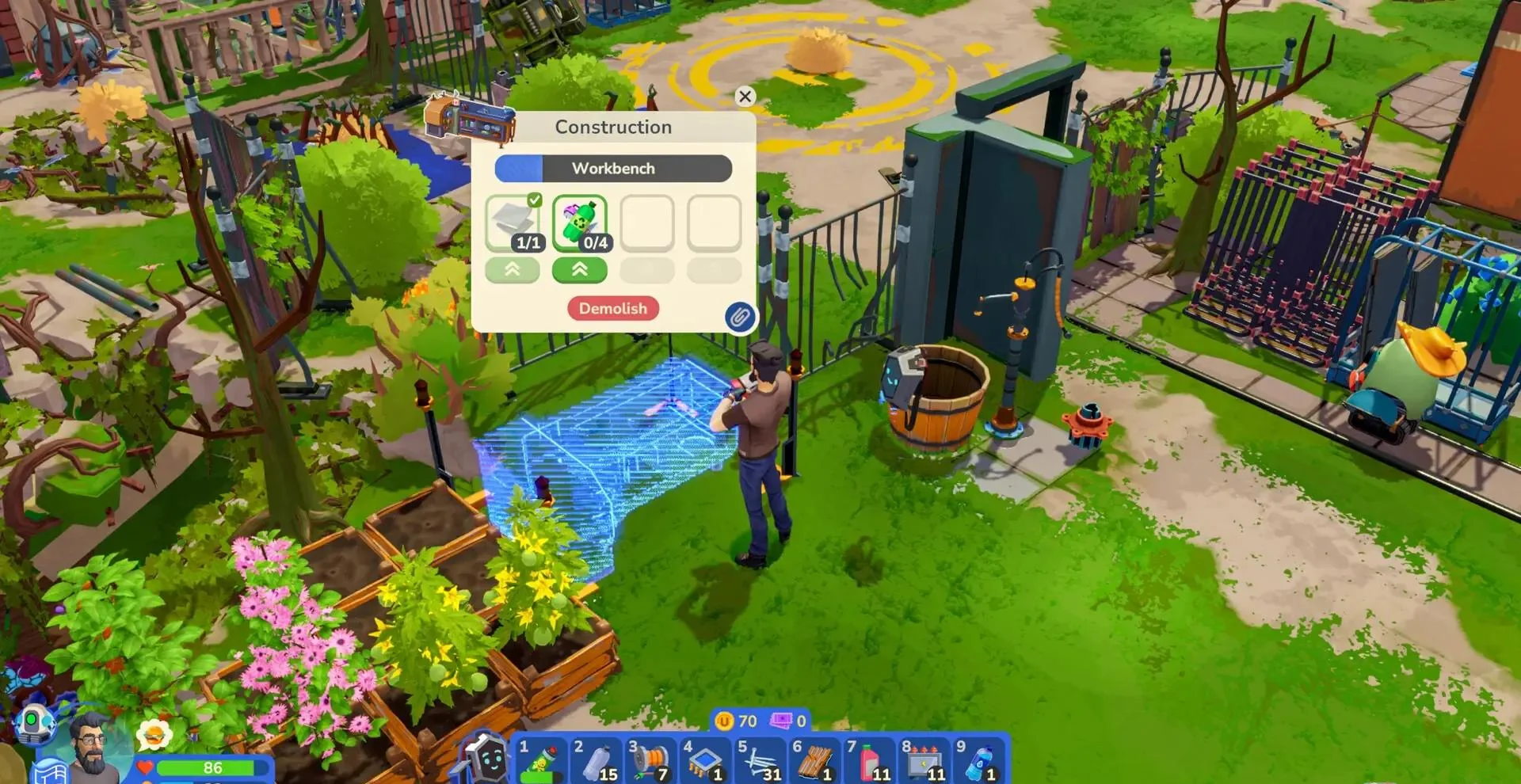Demolish the Workbench
The width and height of the screenshot is (1521, 784).
click(x=612, y=309)
